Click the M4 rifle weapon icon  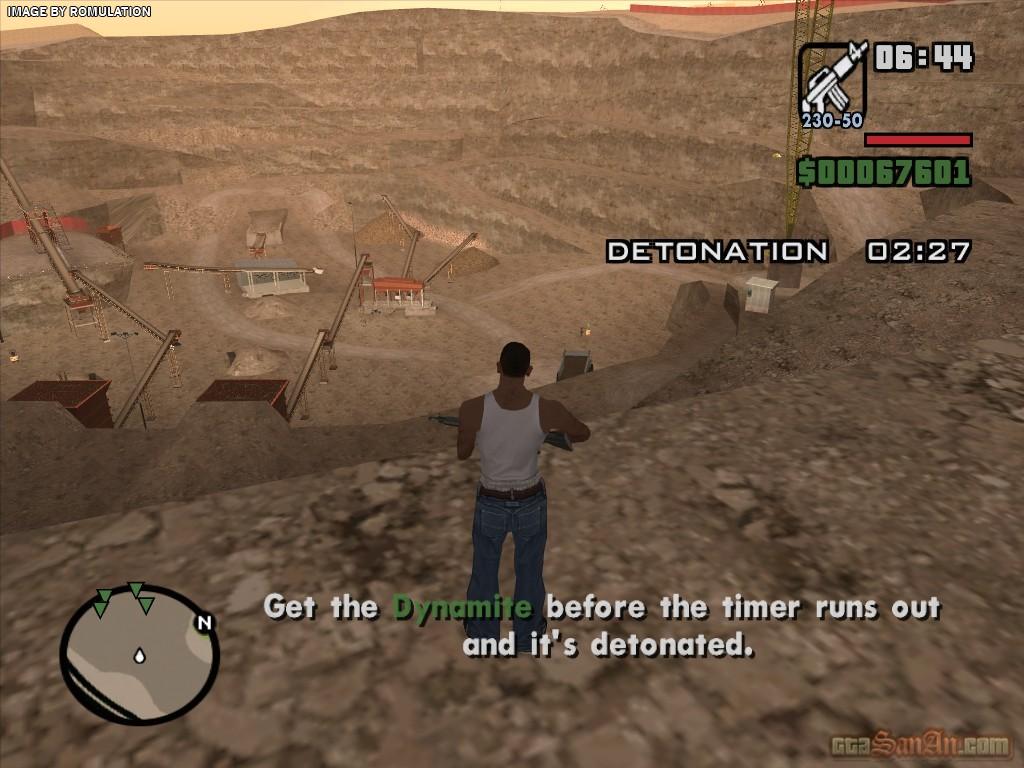pyautogui.click(x=833, y=78)
